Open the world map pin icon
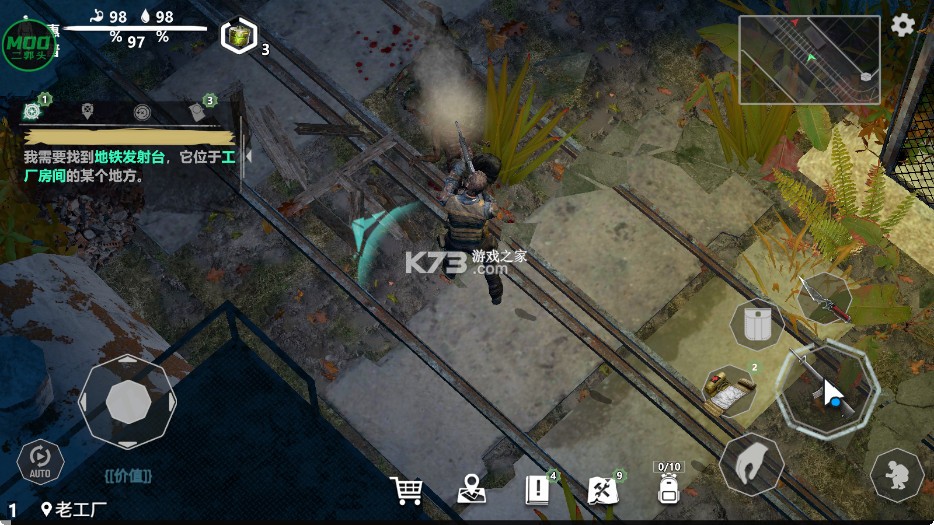Viewport: 934px width, 525px height. [x=471, y=490]
